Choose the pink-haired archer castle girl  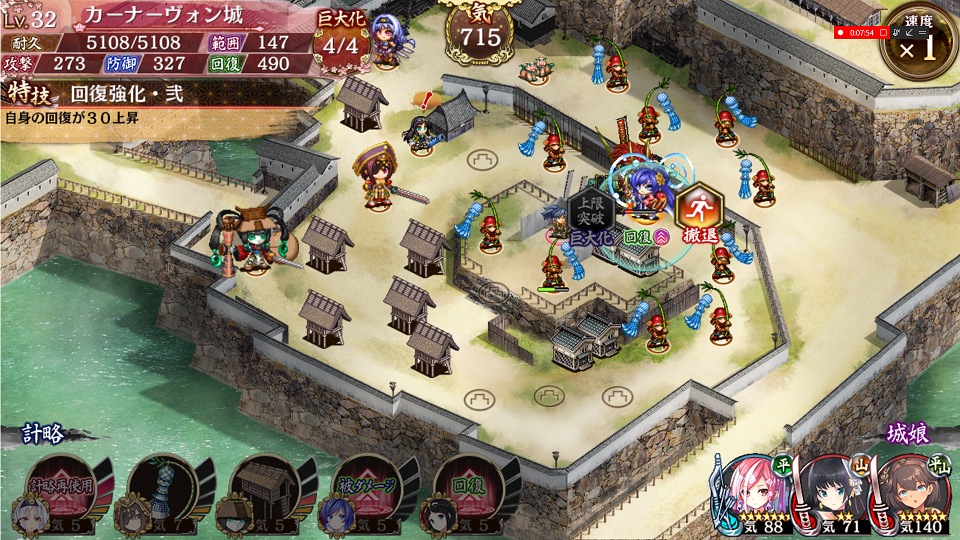[752, 492]
